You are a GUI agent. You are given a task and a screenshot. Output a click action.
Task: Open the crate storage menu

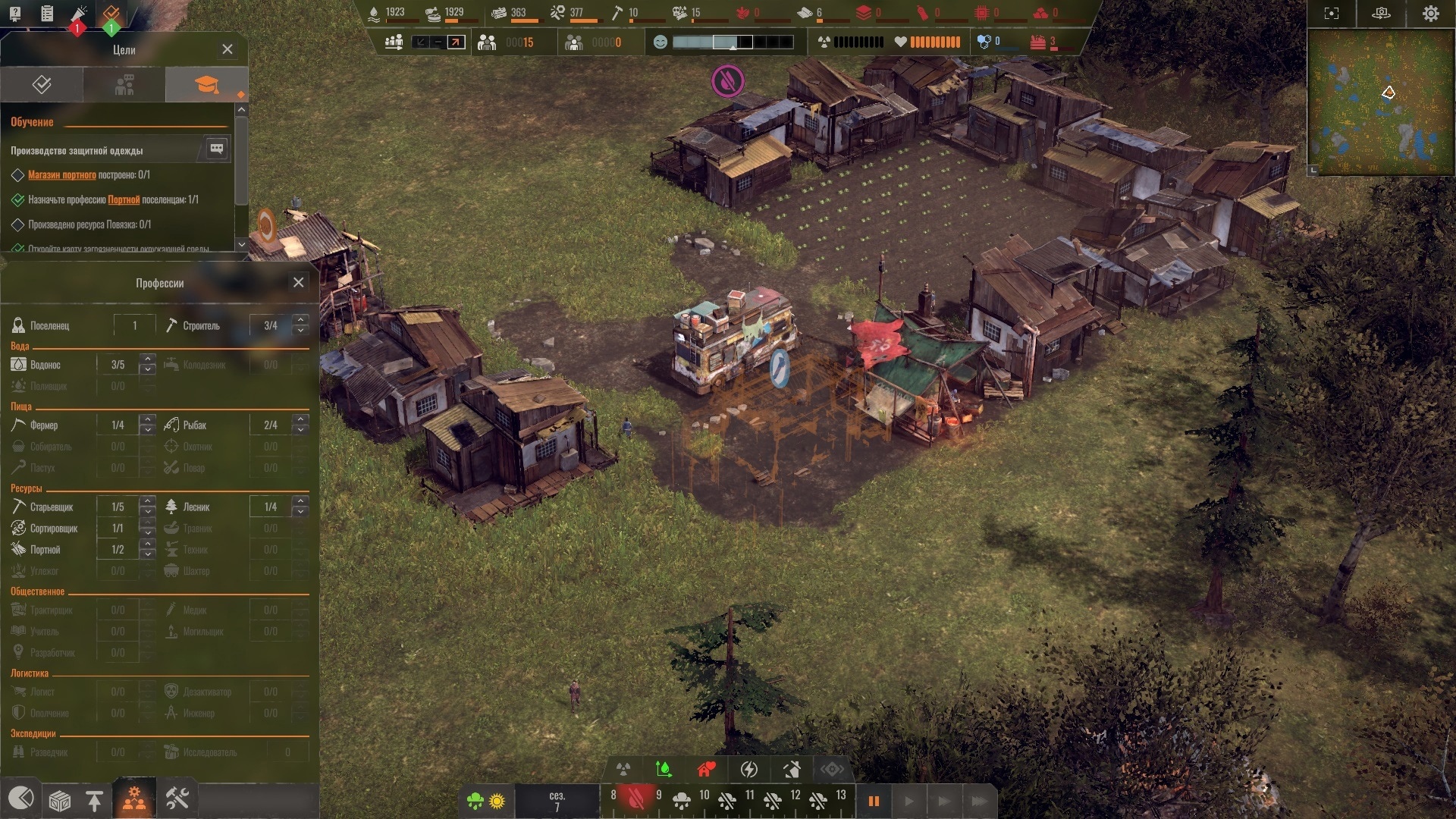pyautogui.click(x=59, y=800)
